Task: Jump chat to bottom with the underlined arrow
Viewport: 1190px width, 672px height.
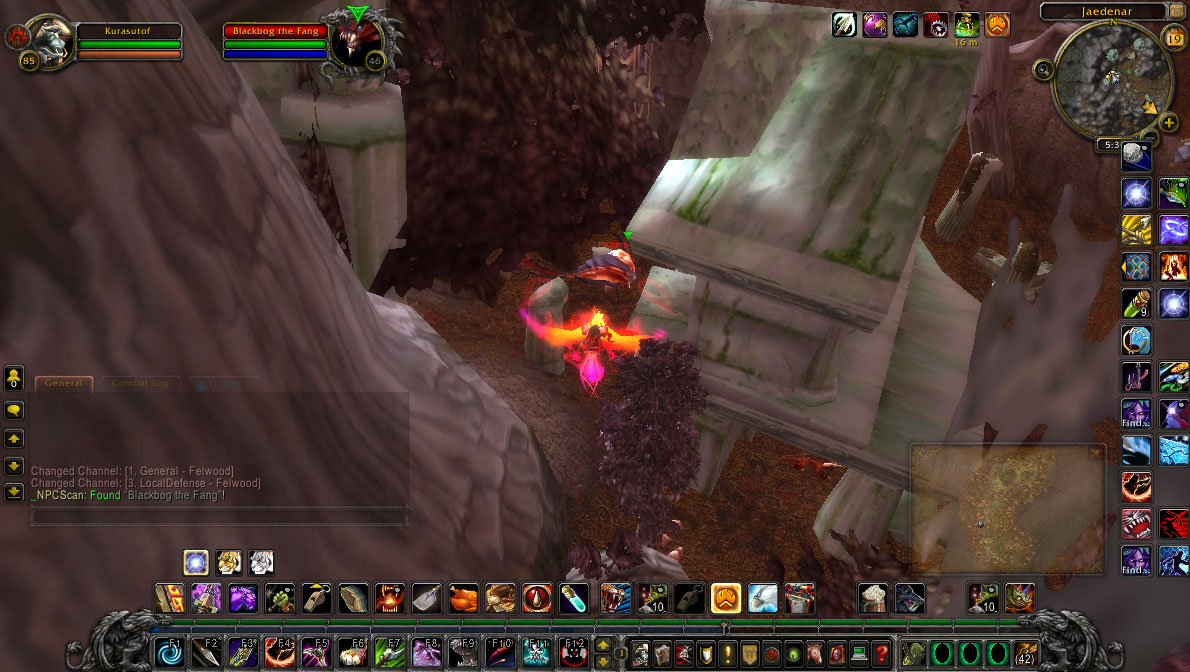Action: 14,491
